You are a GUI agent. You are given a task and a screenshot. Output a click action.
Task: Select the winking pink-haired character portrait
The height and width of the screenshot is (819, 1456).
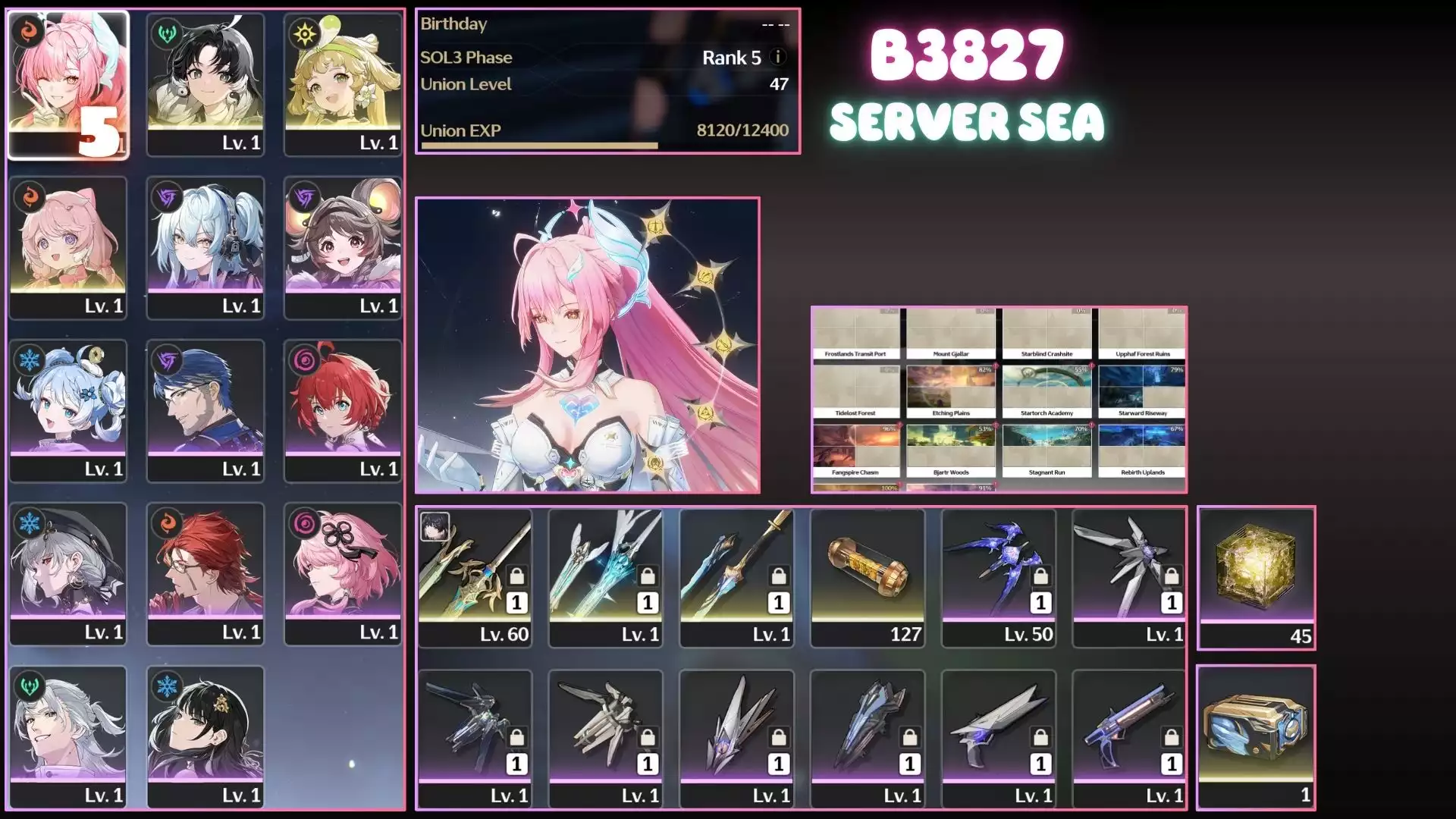68,83
